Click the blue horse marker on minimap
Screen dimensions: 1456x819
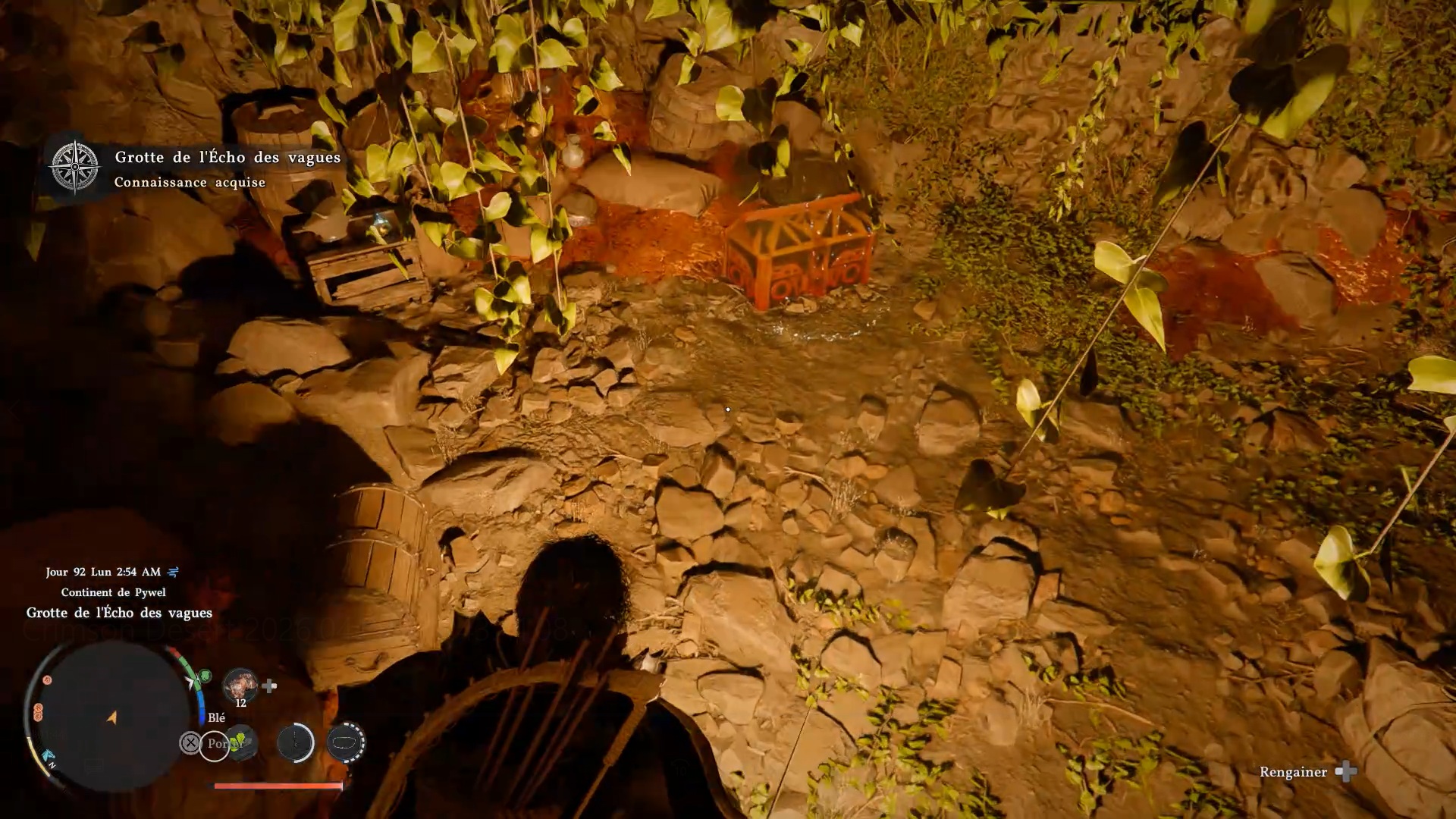tap(49, 756)
